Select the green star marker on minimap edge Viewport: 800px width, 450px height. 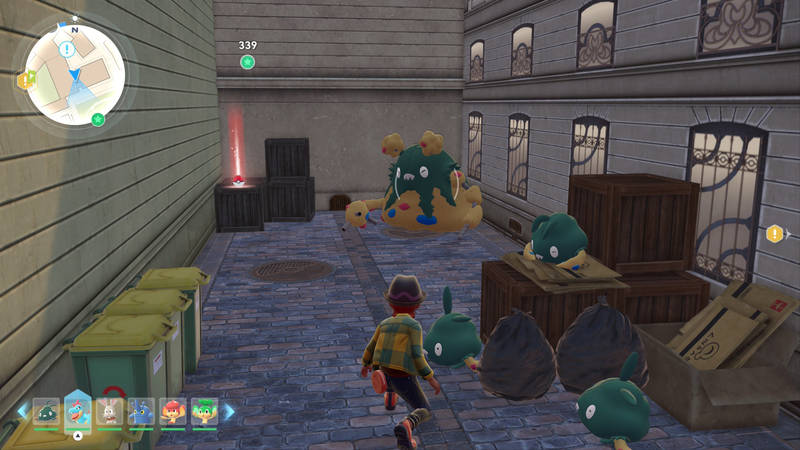(98, 120)
